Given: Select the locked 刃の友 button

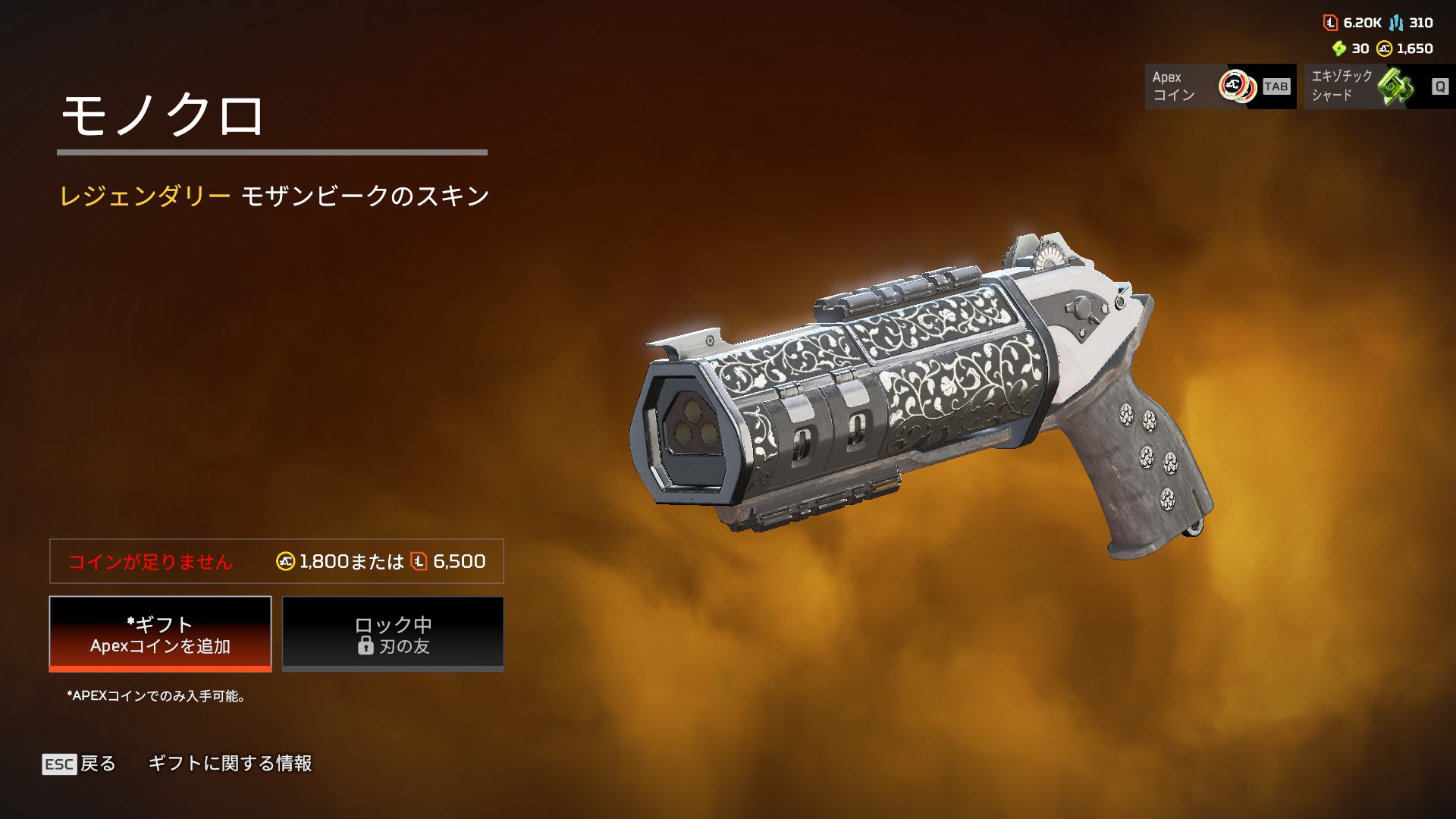Looking at the screenshot, I should point(393,634).
